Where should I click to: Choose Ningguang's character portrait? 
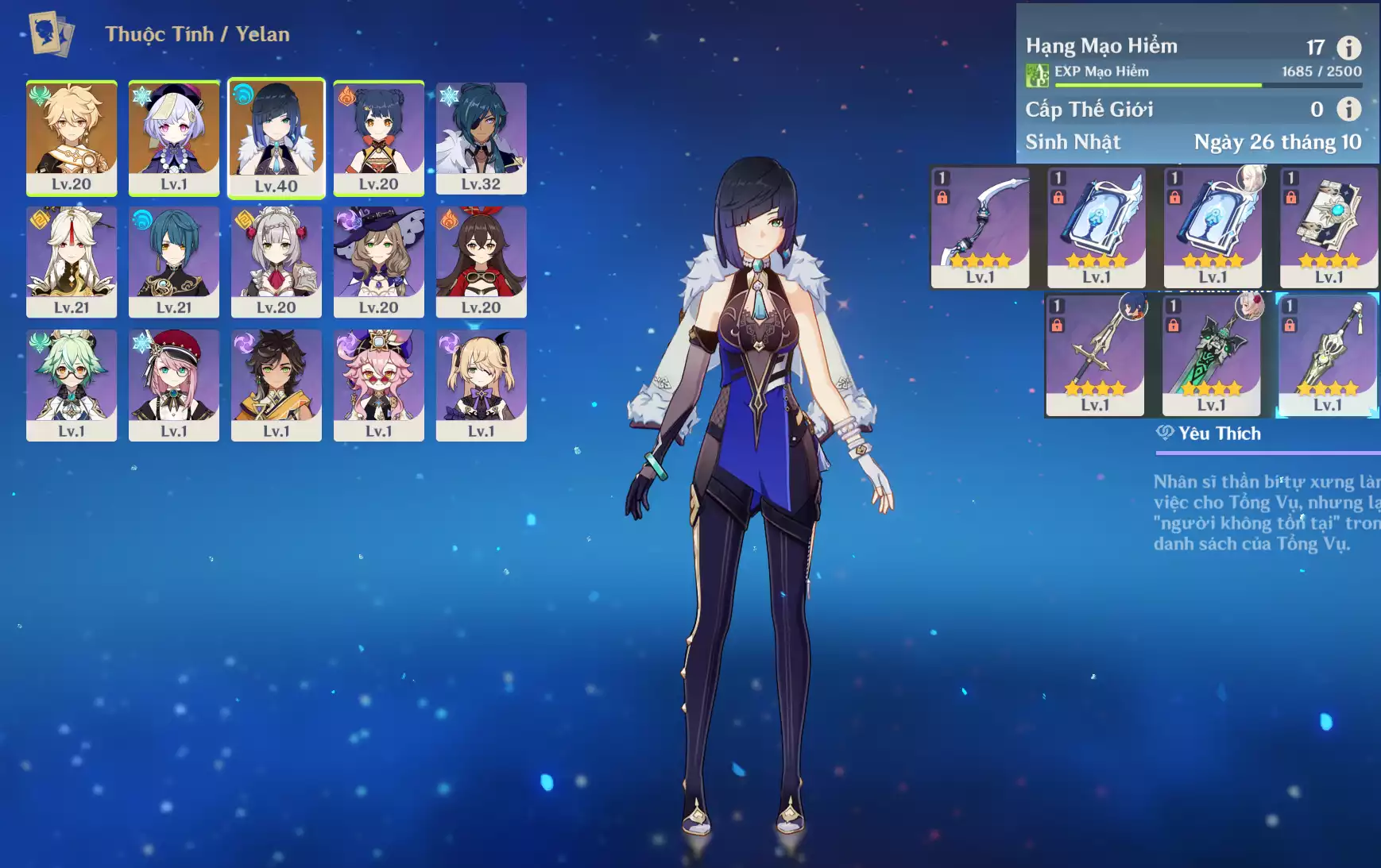(72, 261)
